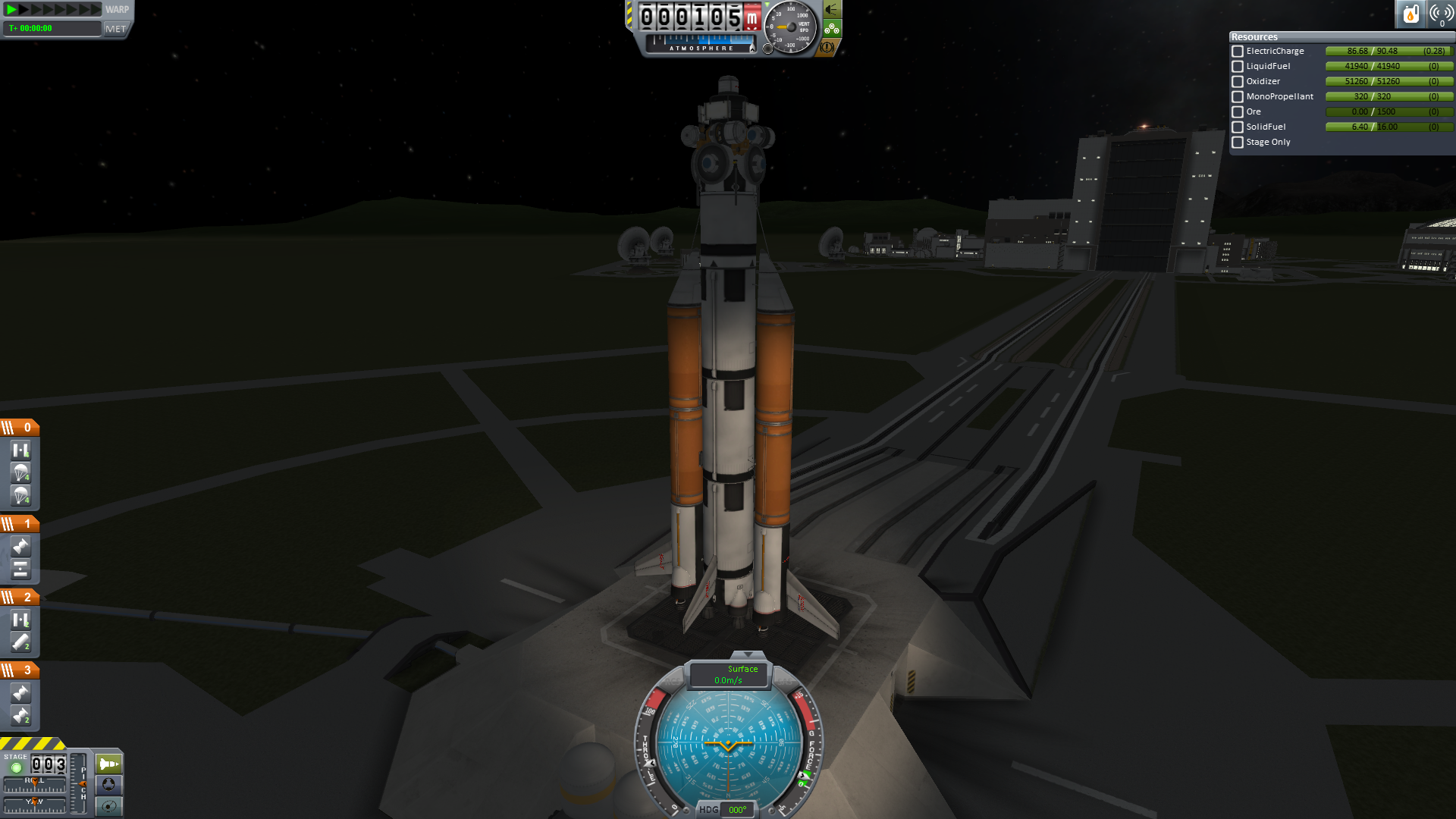Viewport: 1456px width, 819px height.
Task: Switch the clock using the MET label
Action: tap(116, 29)
